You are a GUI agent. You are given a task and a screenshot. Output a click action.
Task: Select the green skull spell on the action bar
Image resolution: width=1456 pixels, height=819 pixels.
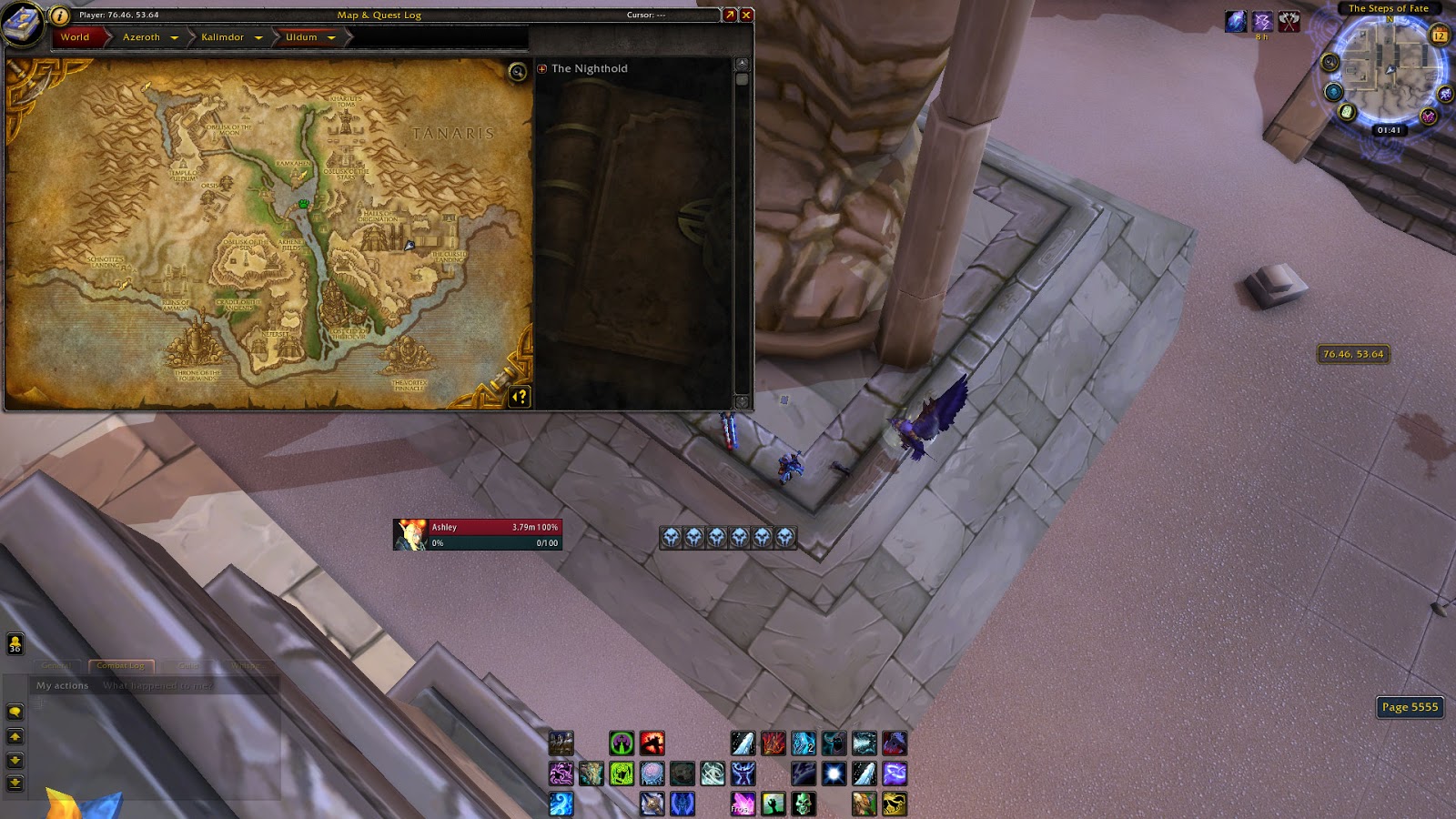[x=804, y=804]
